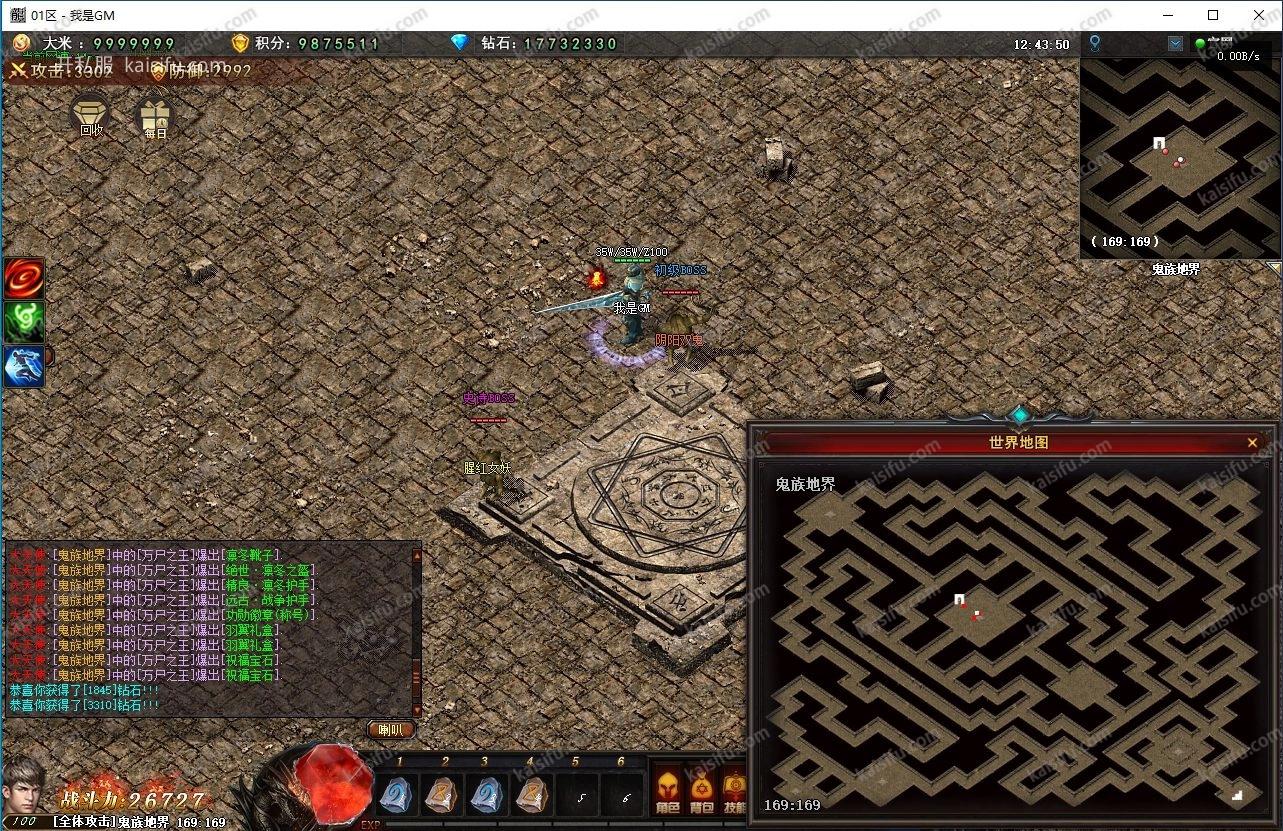Viewport: 1283px width, 831px height.
Task: Use the rune stone in hotbar slot 3
Action: coord(489,795)
